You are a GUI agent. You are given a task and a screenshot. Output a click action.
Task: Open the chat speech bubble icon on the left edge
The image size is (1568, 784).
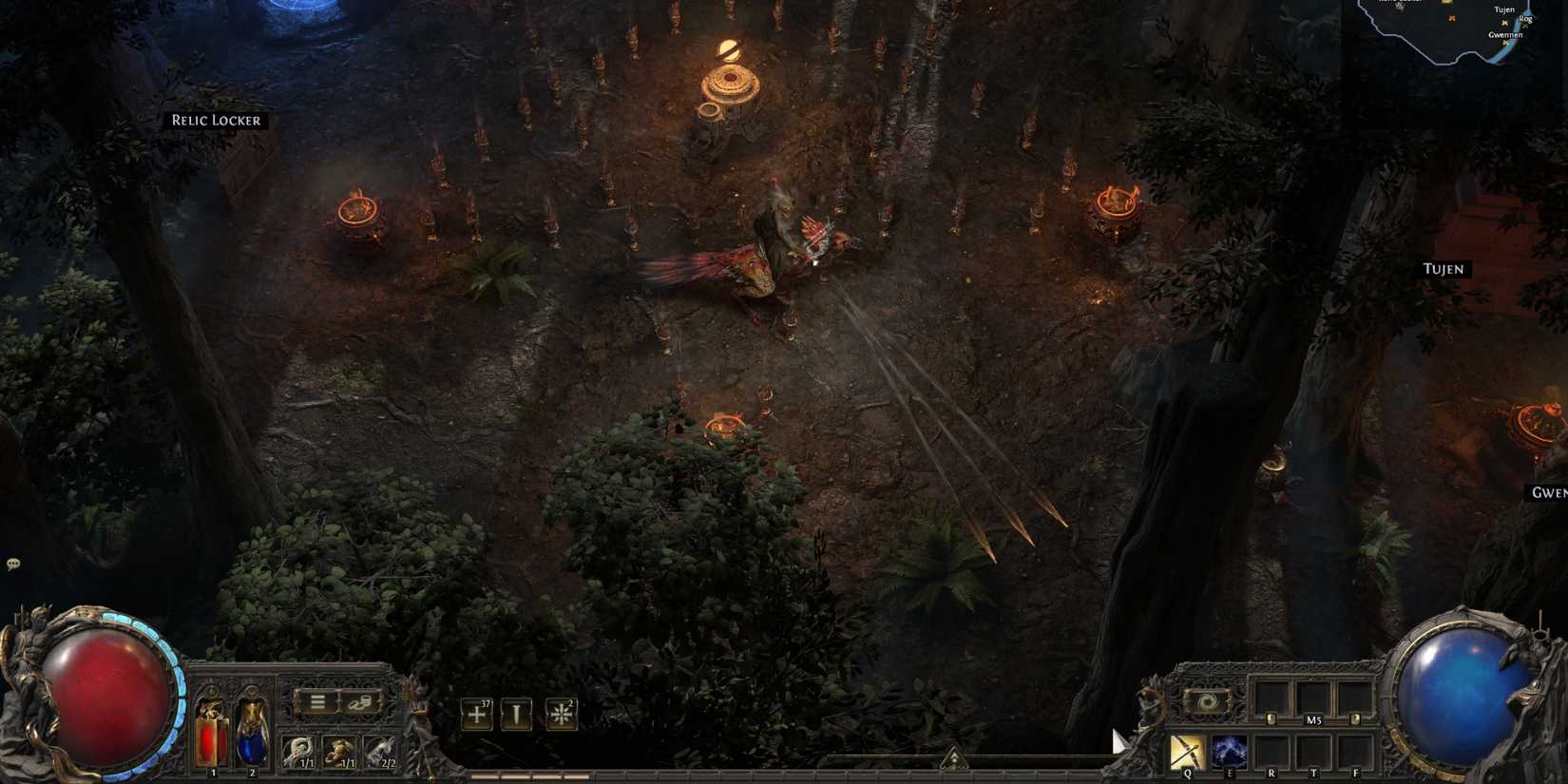(x=13, y=564)
